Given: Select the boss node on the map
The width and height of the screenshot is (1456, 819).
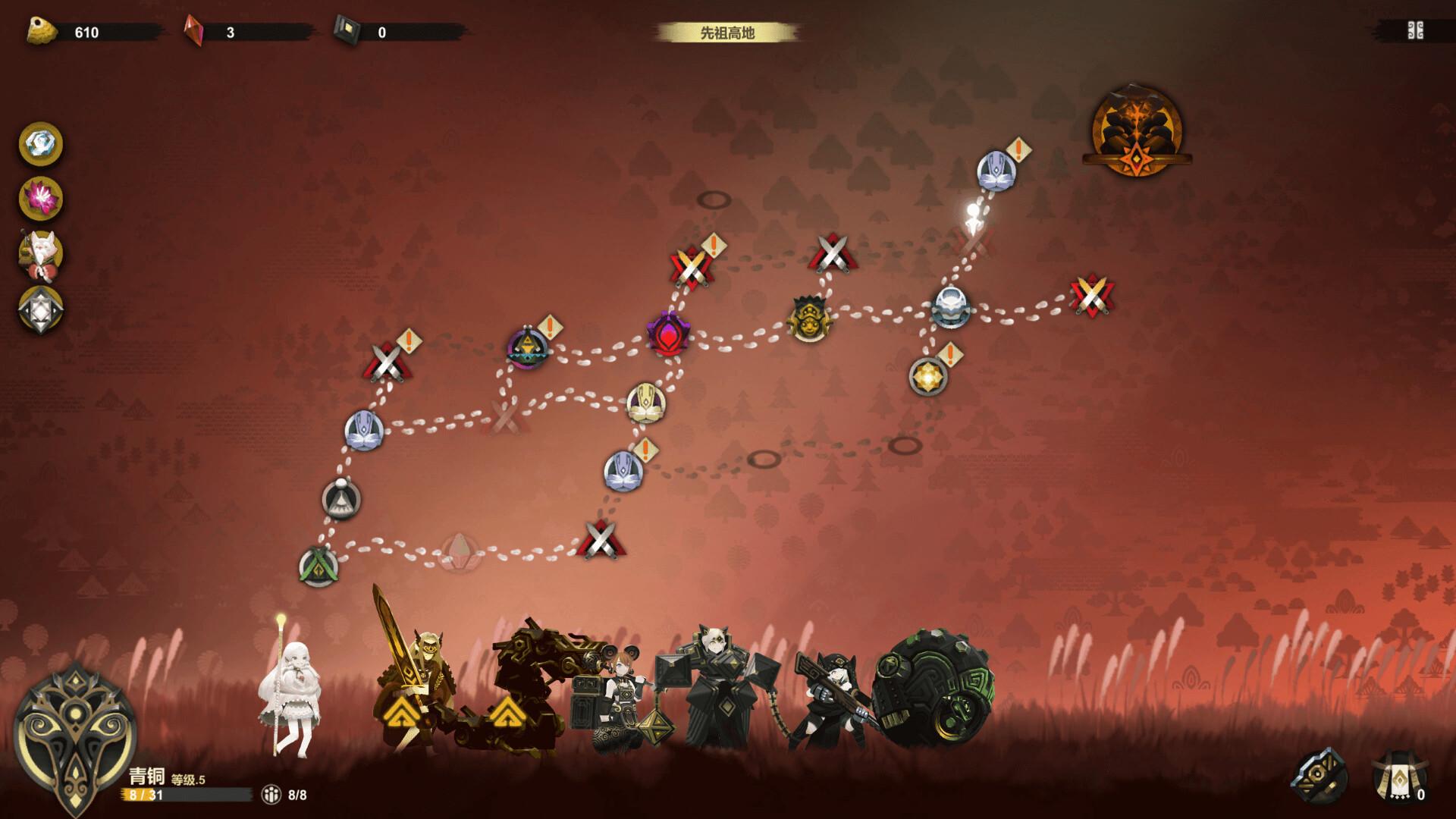Looking at the screenshot, I should coord(1135,132).
